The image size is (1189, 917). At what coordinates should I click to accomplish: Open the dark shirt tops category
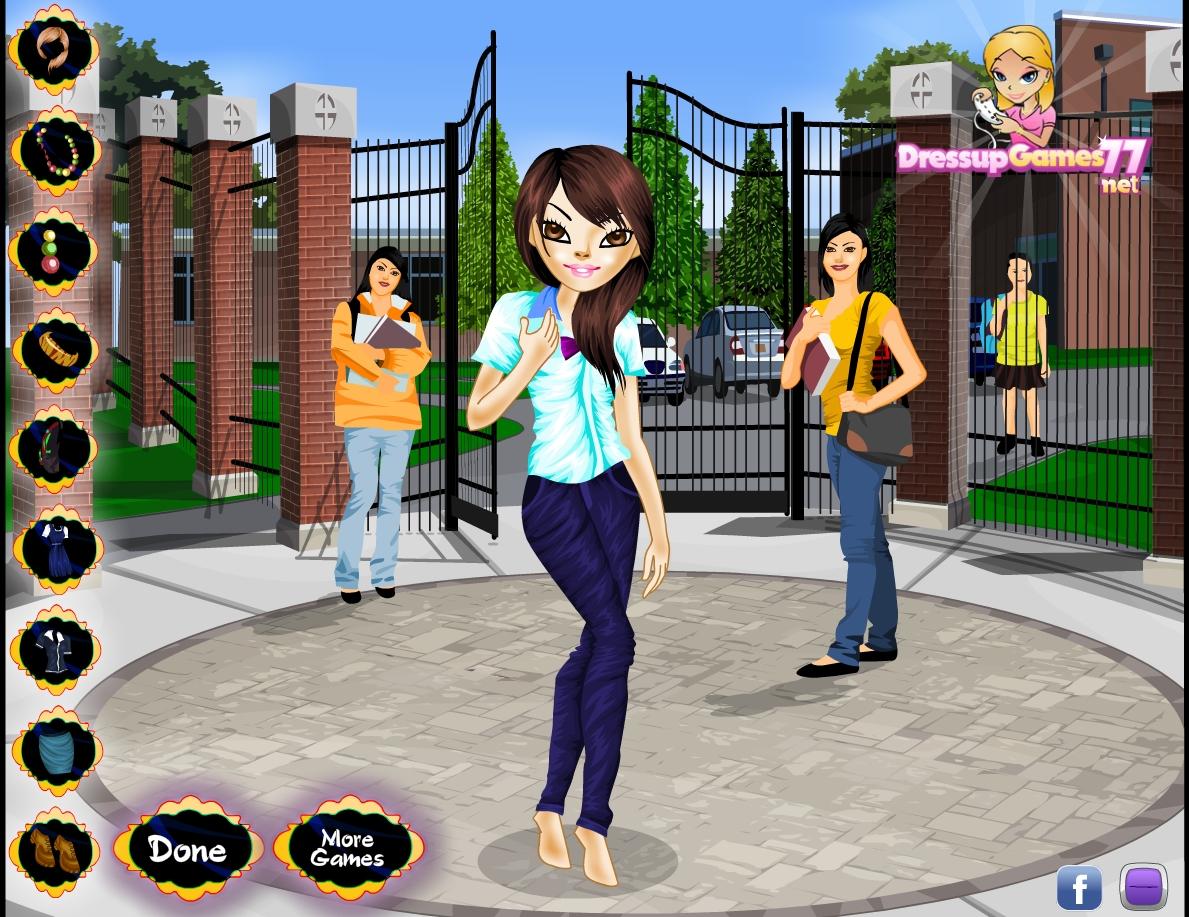coord(56,648)
